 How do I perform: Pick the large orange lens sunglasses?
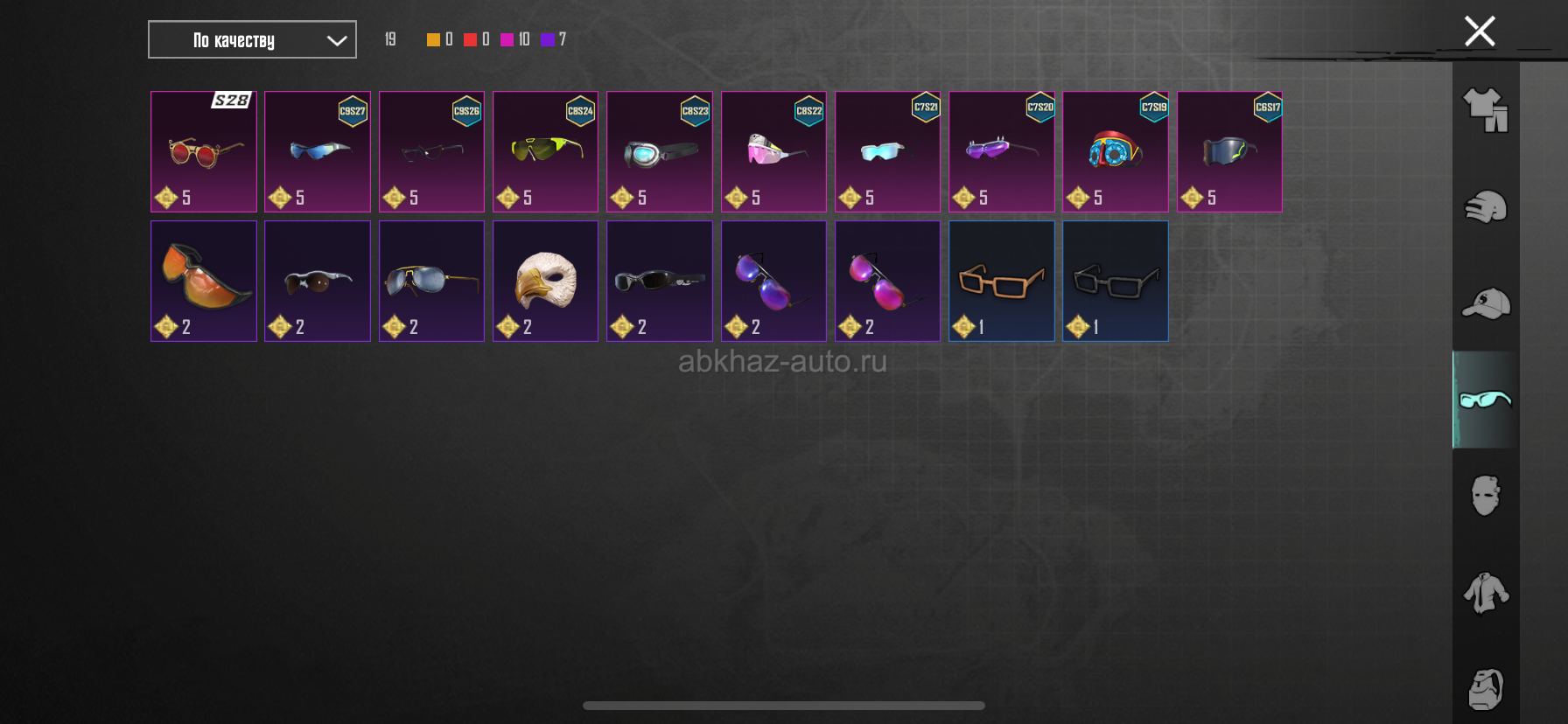[204, 281]
